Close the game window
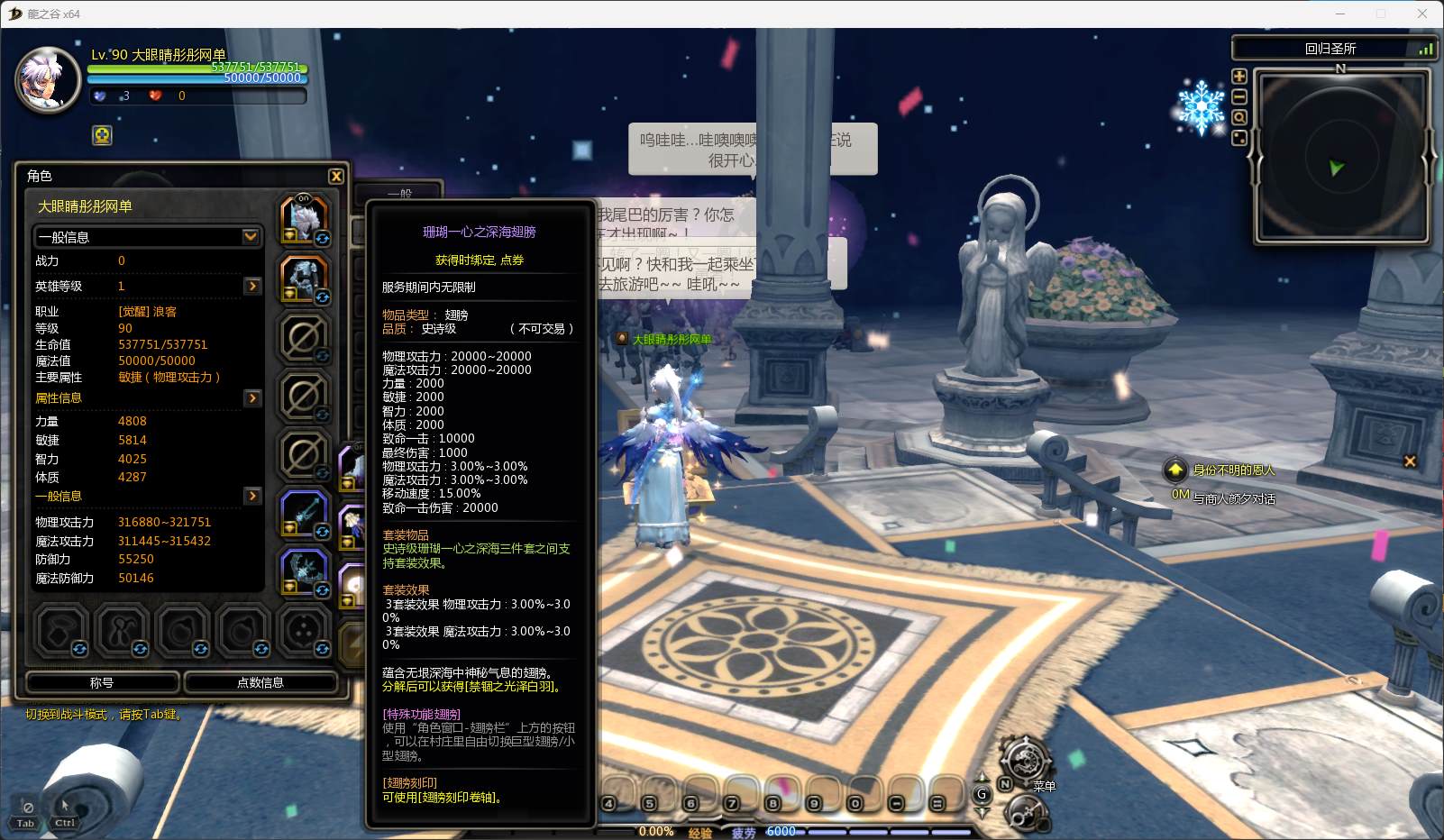 tap(1422, 14)
